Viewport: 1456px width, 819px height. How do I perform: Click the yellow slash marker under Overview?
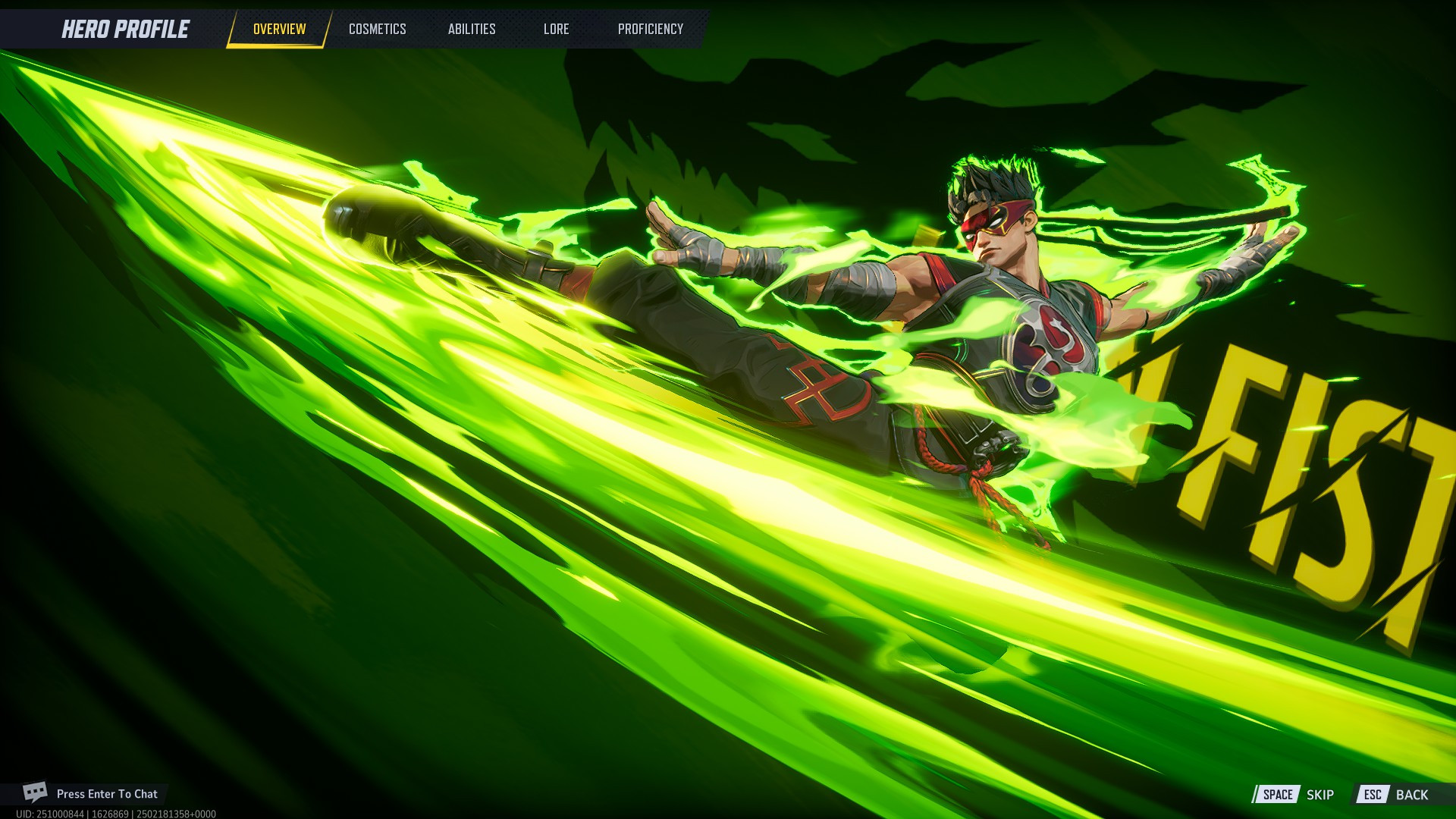click(278, 44)
